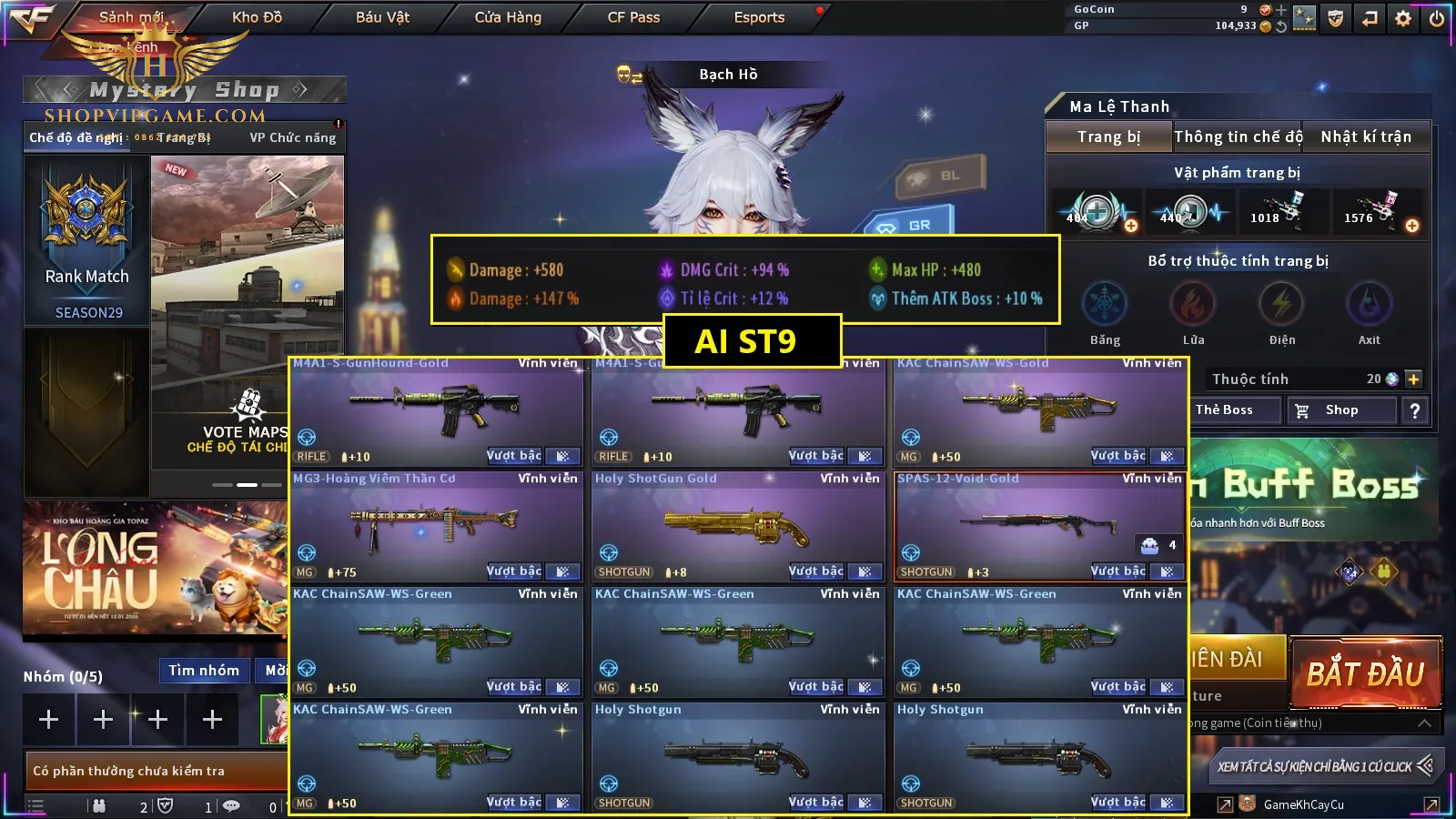Select the Điện lightning attribute icon
This screenshot has width=1456, height=819.
[1281, 305]
